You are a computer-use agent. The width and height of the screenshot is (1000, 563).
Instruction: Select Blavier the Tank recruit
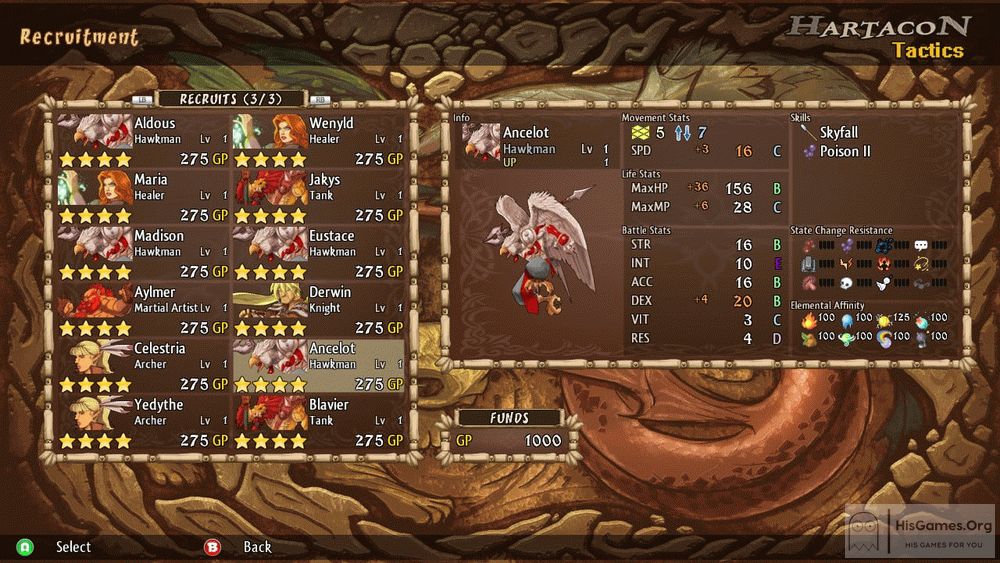pos(319,422)
